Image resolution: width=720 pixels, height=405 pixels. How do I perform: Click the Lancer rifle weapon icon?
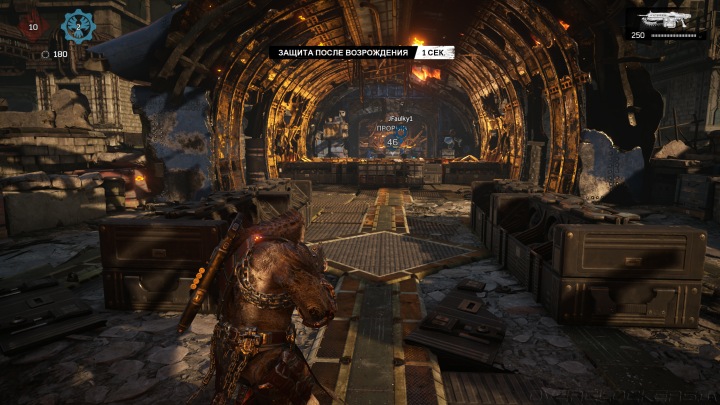click(x=667, y=20)
